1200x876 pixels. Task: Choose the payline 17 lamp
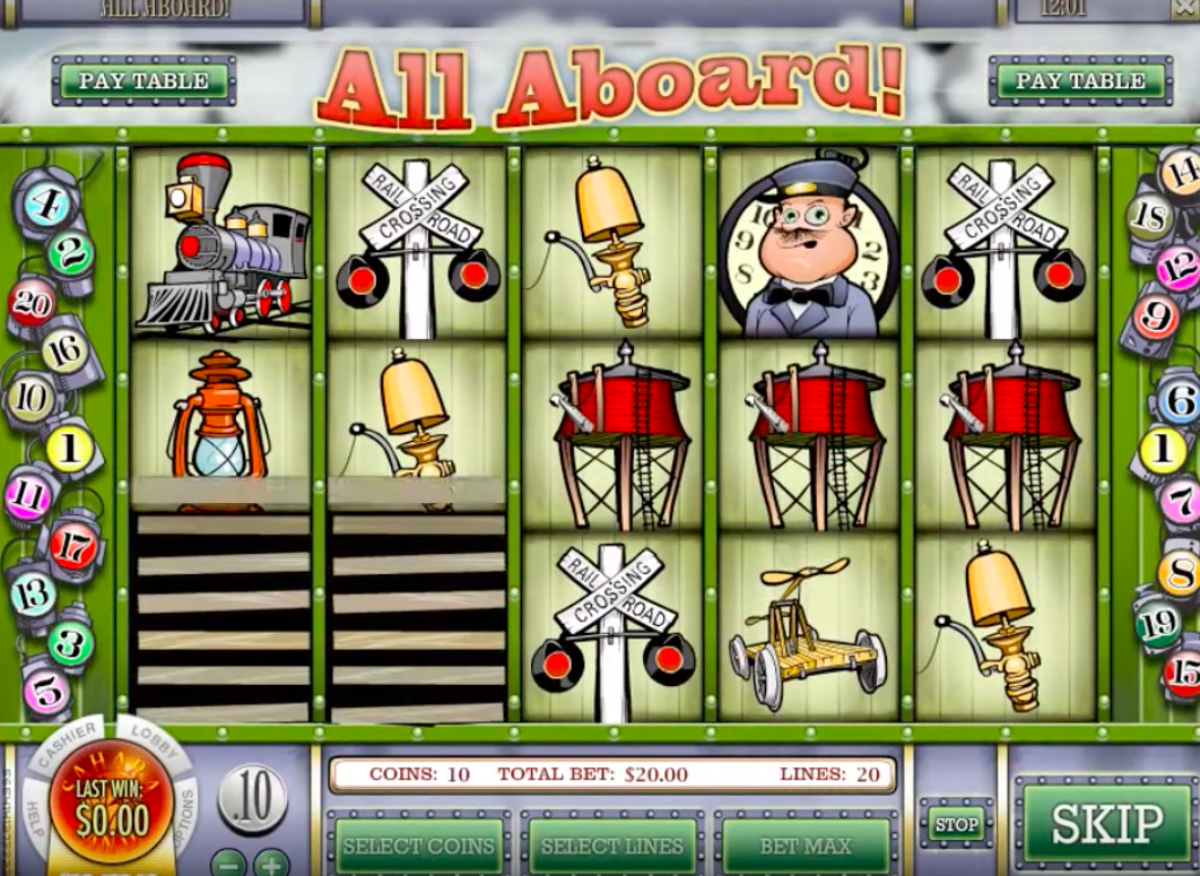pyautogui.click(x=75, y=546)
